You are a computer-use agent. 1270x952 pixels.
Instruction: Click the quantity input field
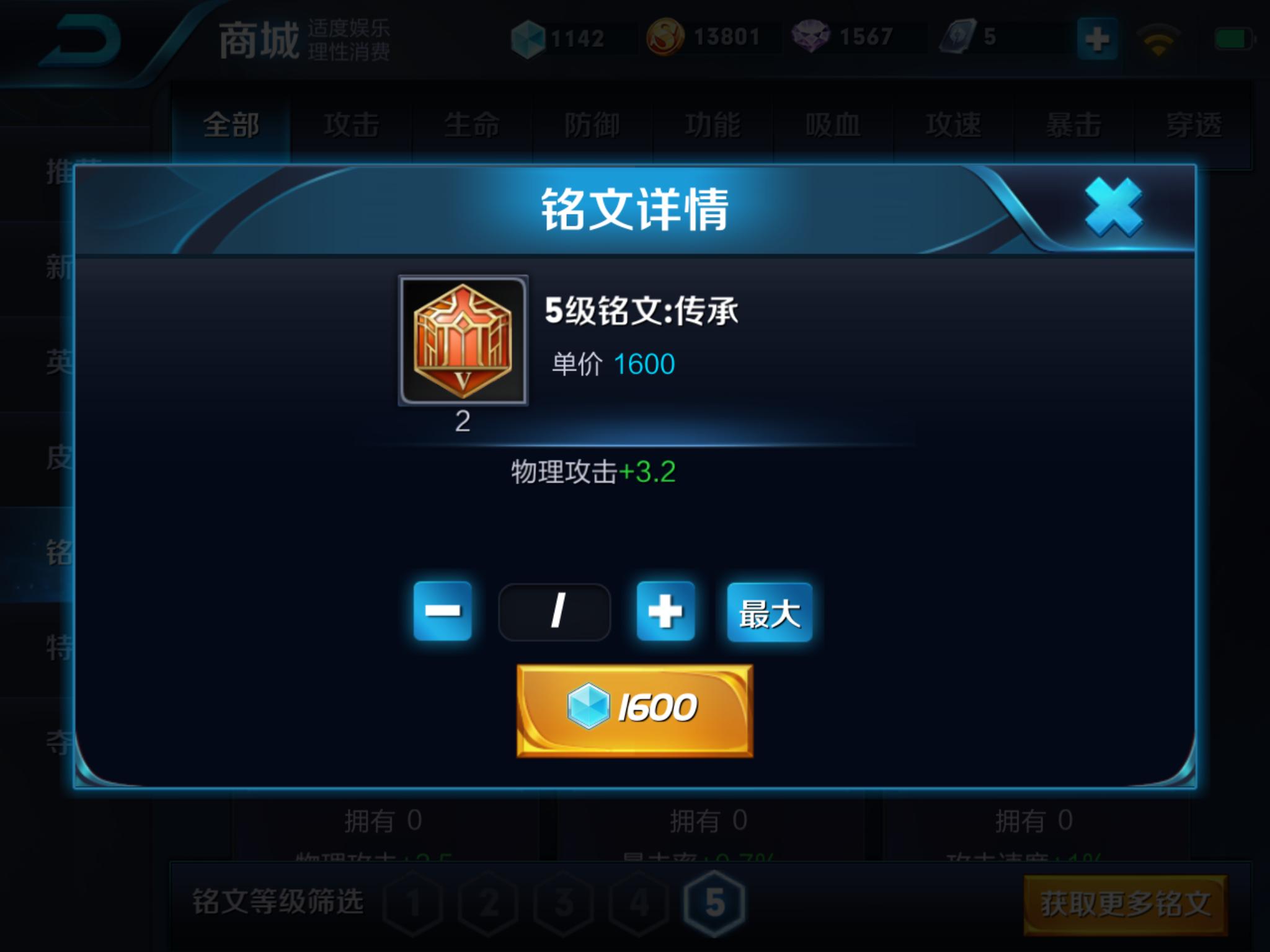555,611
